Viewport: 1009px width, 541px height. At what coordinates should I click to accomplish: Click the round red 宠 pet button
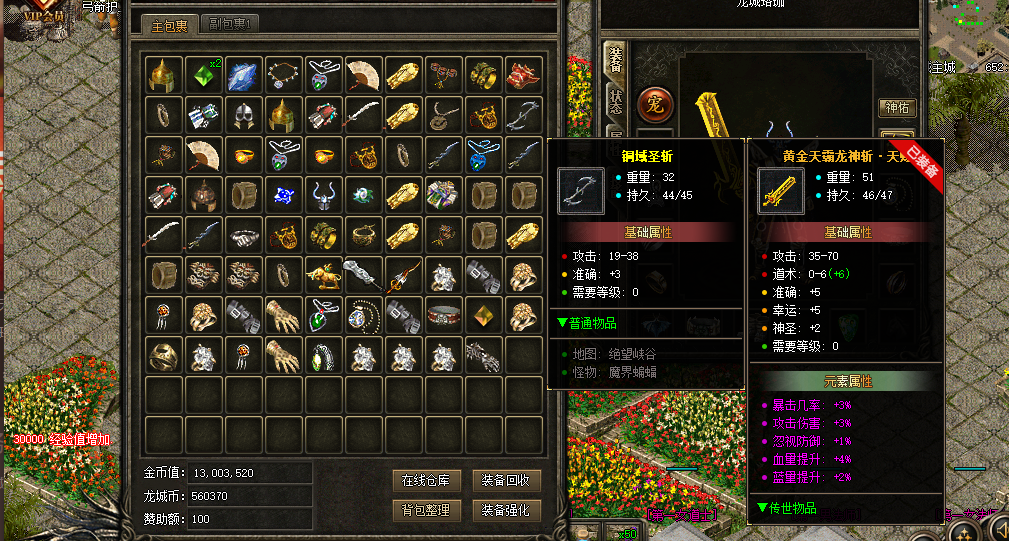point(655,104)
